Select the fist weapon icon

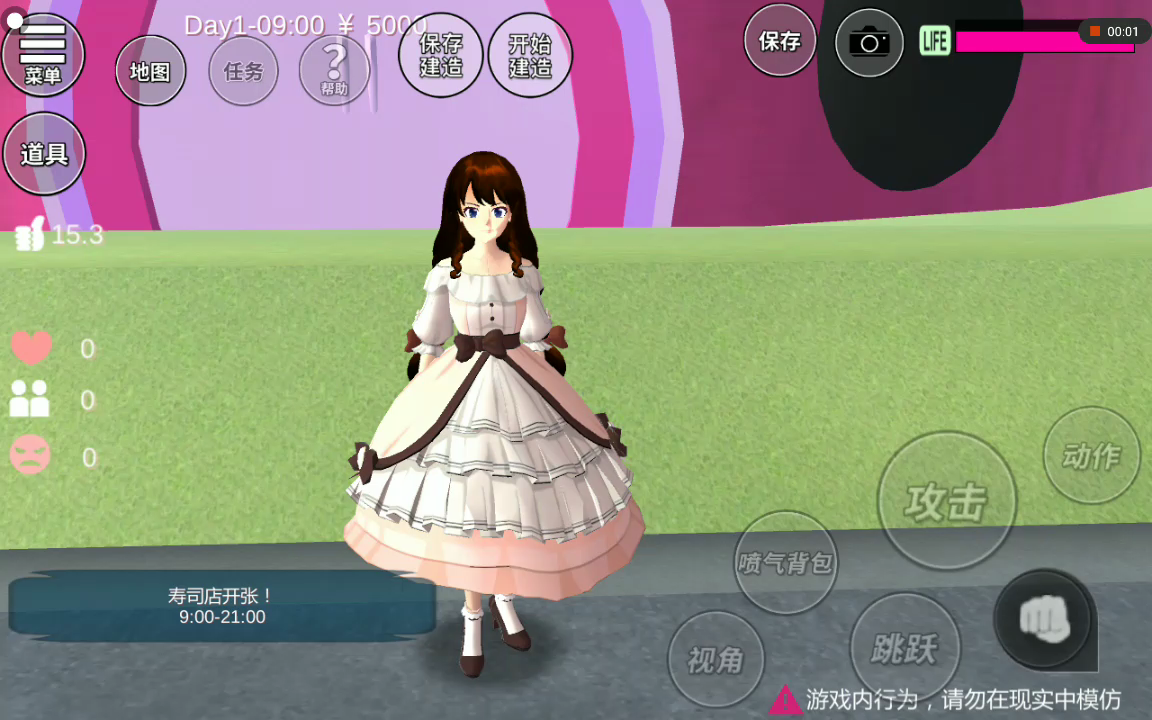click(x=1044, y=619)
